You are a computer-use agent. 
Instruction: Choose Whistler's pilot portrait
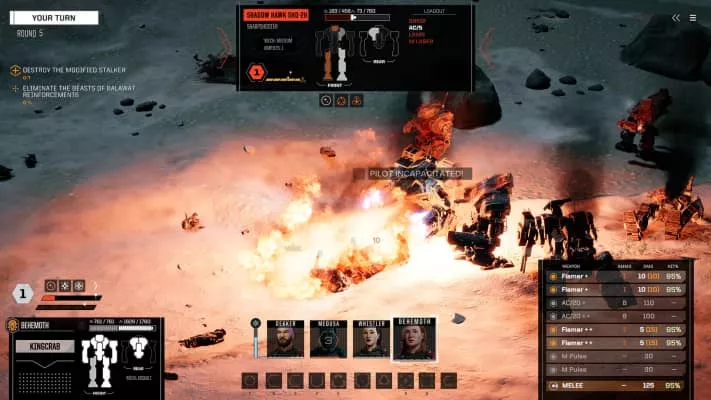371,340
